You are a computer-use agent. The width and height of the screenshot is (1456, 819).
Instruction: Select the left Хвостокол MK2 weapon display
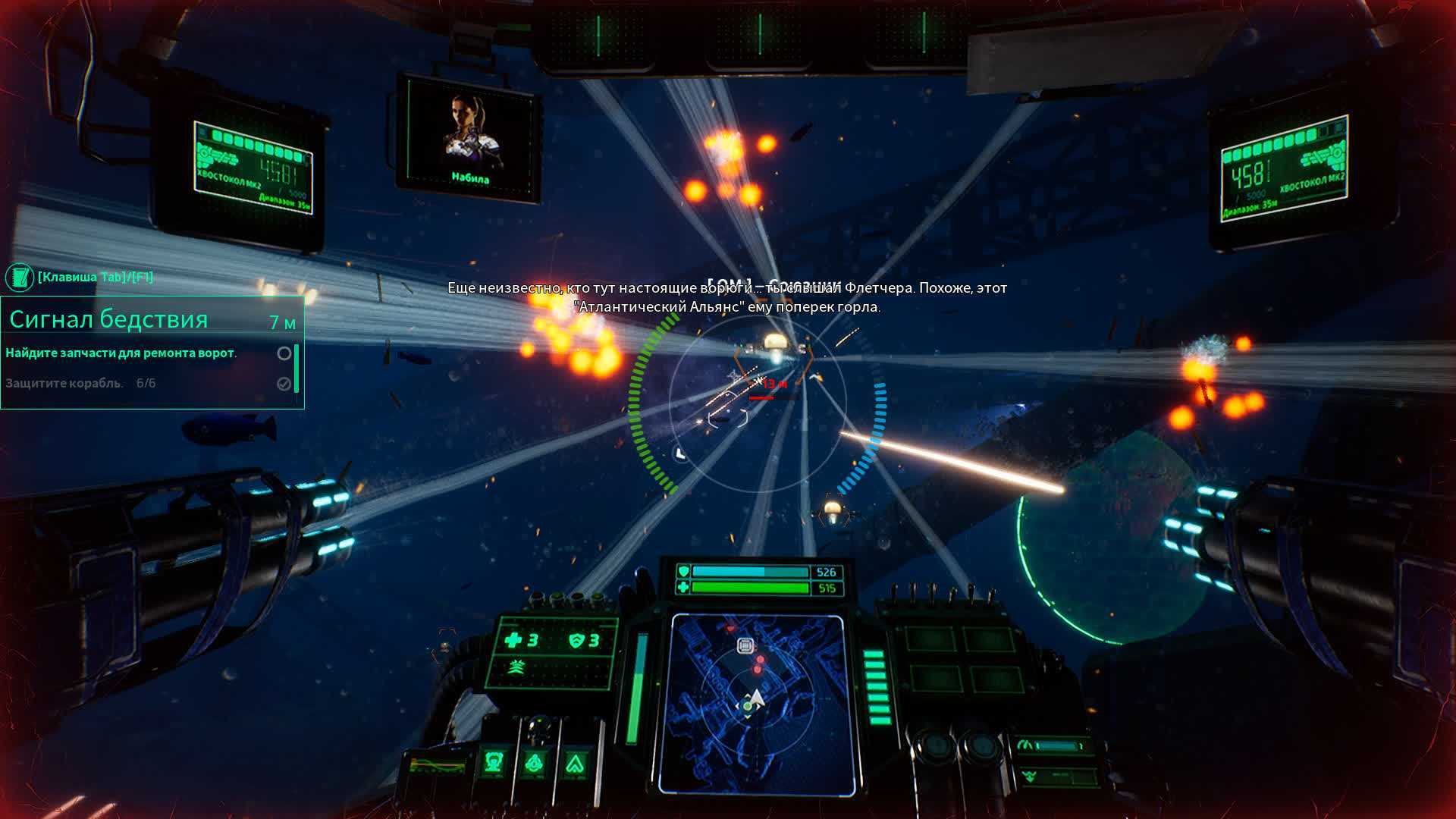[253, 167]
